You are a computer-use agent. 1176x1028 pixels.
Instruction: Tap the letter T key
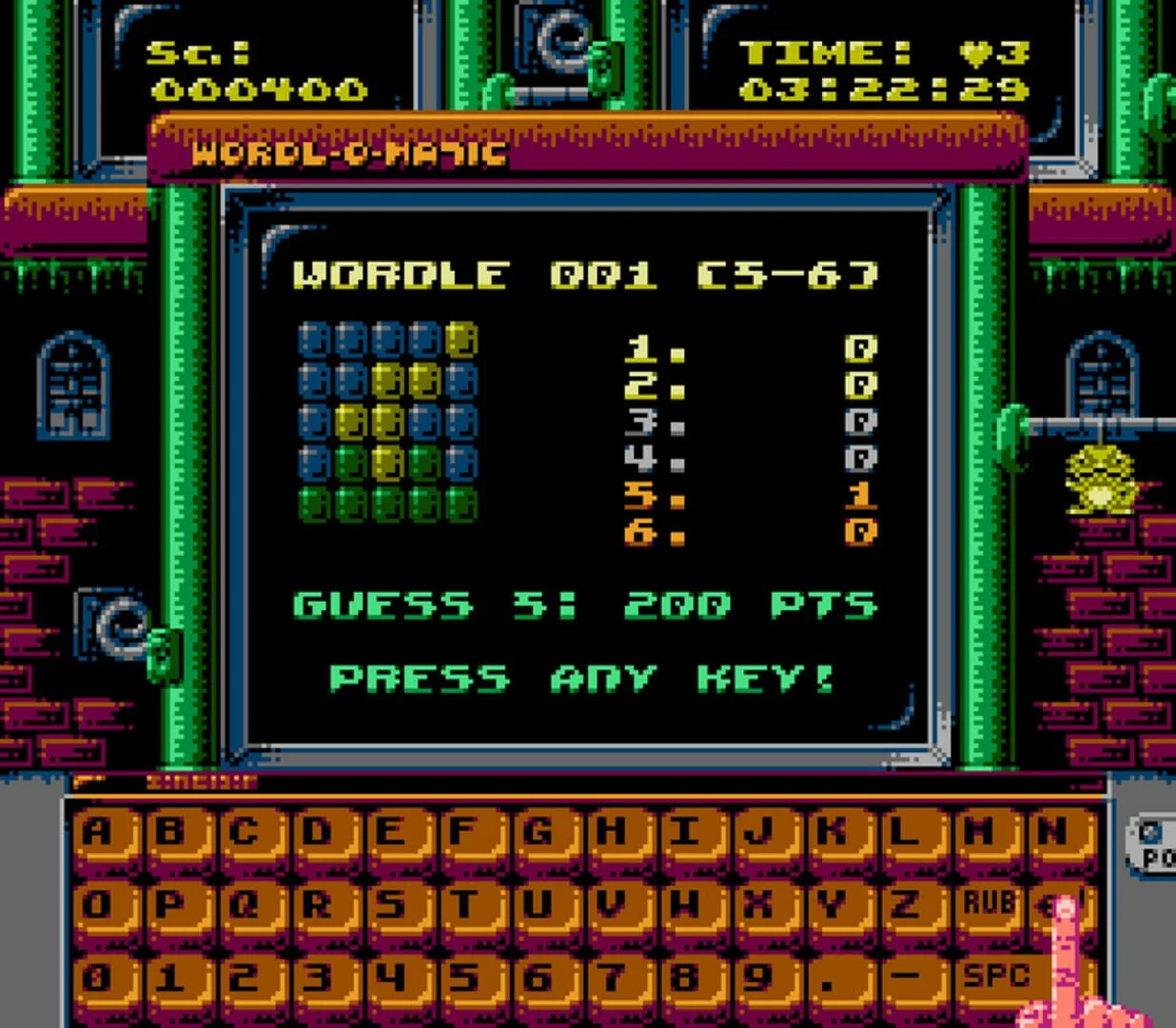pyautogui.click(x=464, y=905)
